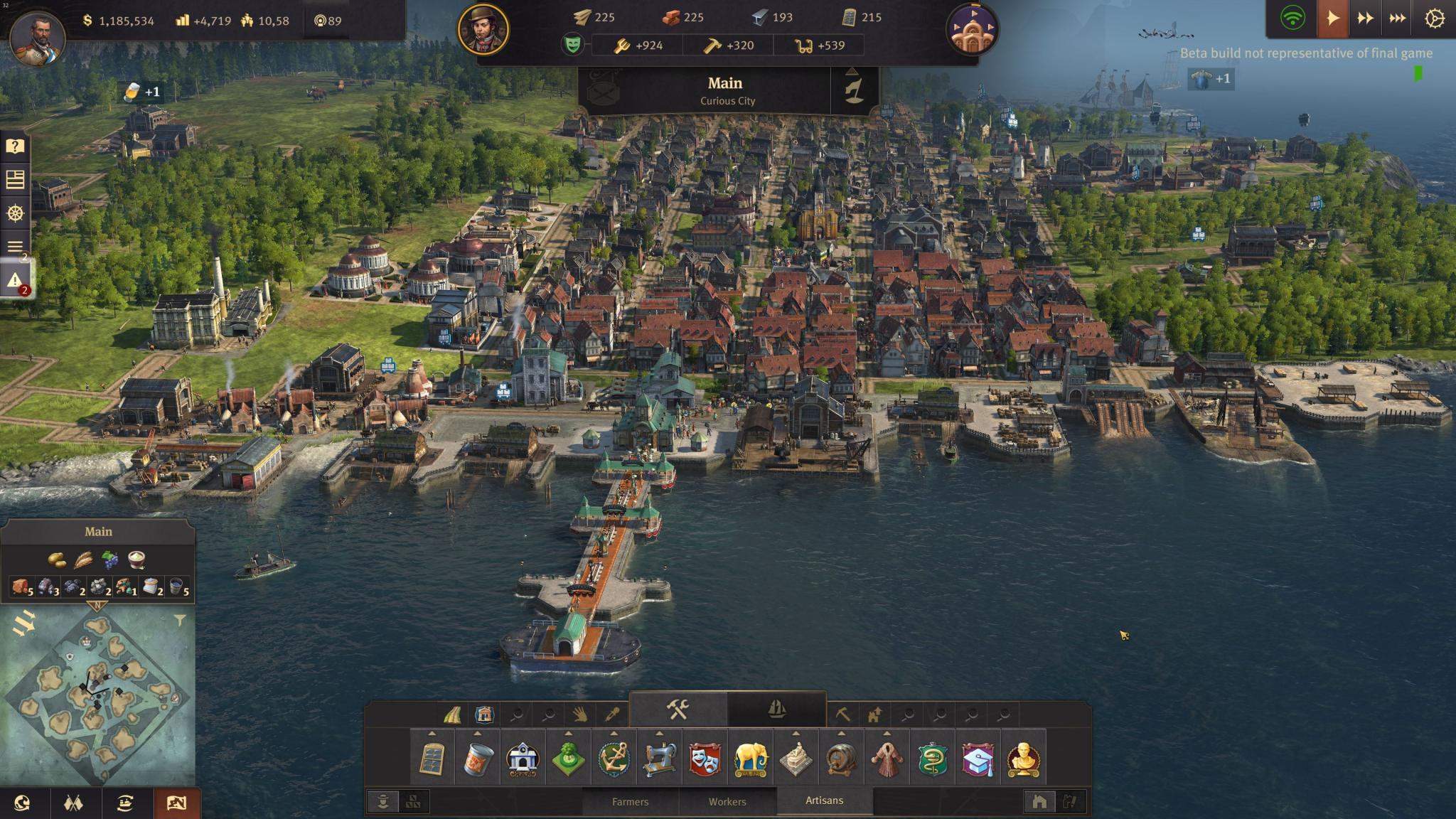Select the theater masks building
This screenshot has height=819, width=1456.
point(705,759)
